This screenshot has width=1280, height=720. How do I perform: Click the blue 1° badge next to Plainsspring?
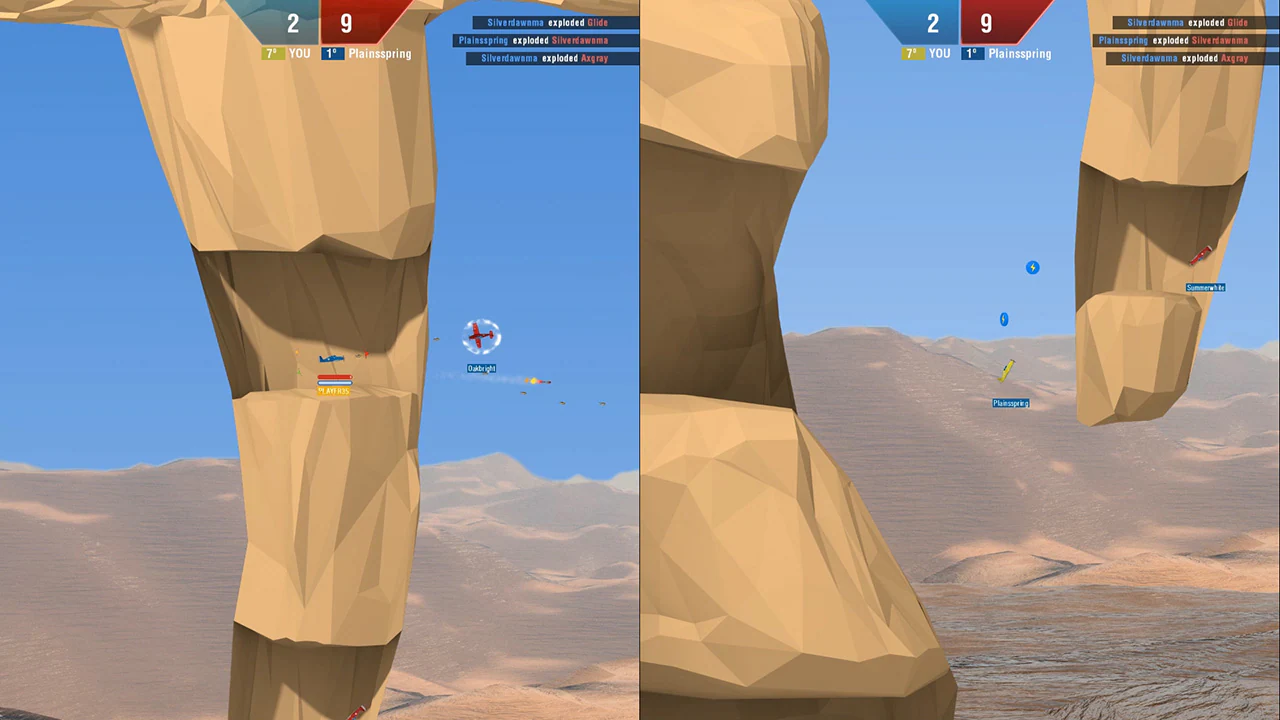pos(331,53)
